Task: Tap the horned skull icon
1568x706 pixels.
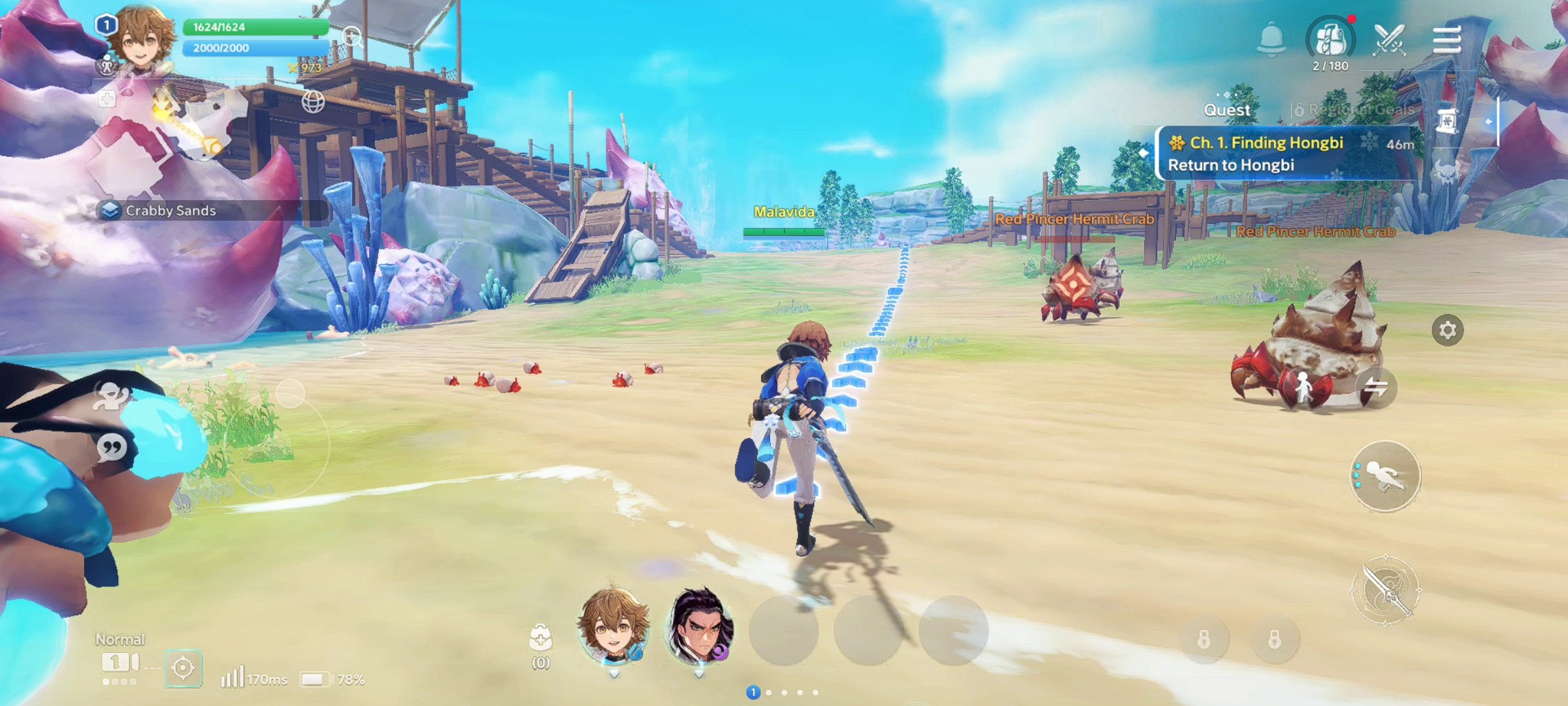Action: pos(1446,171)
